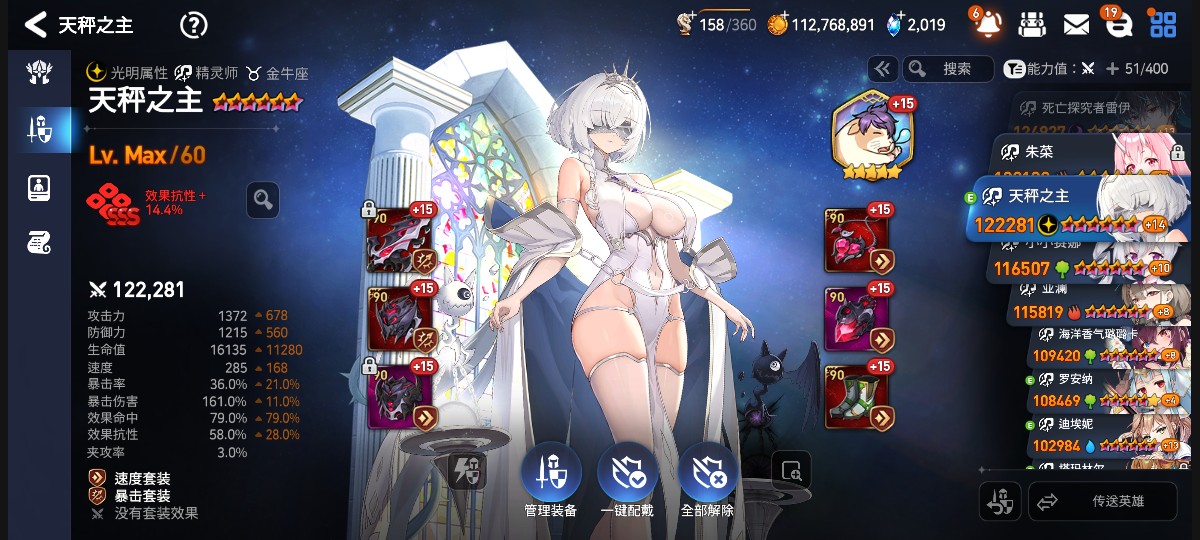Collapse the hero list with double arrows
1200x540 pixels.
[x=882, y=68]
